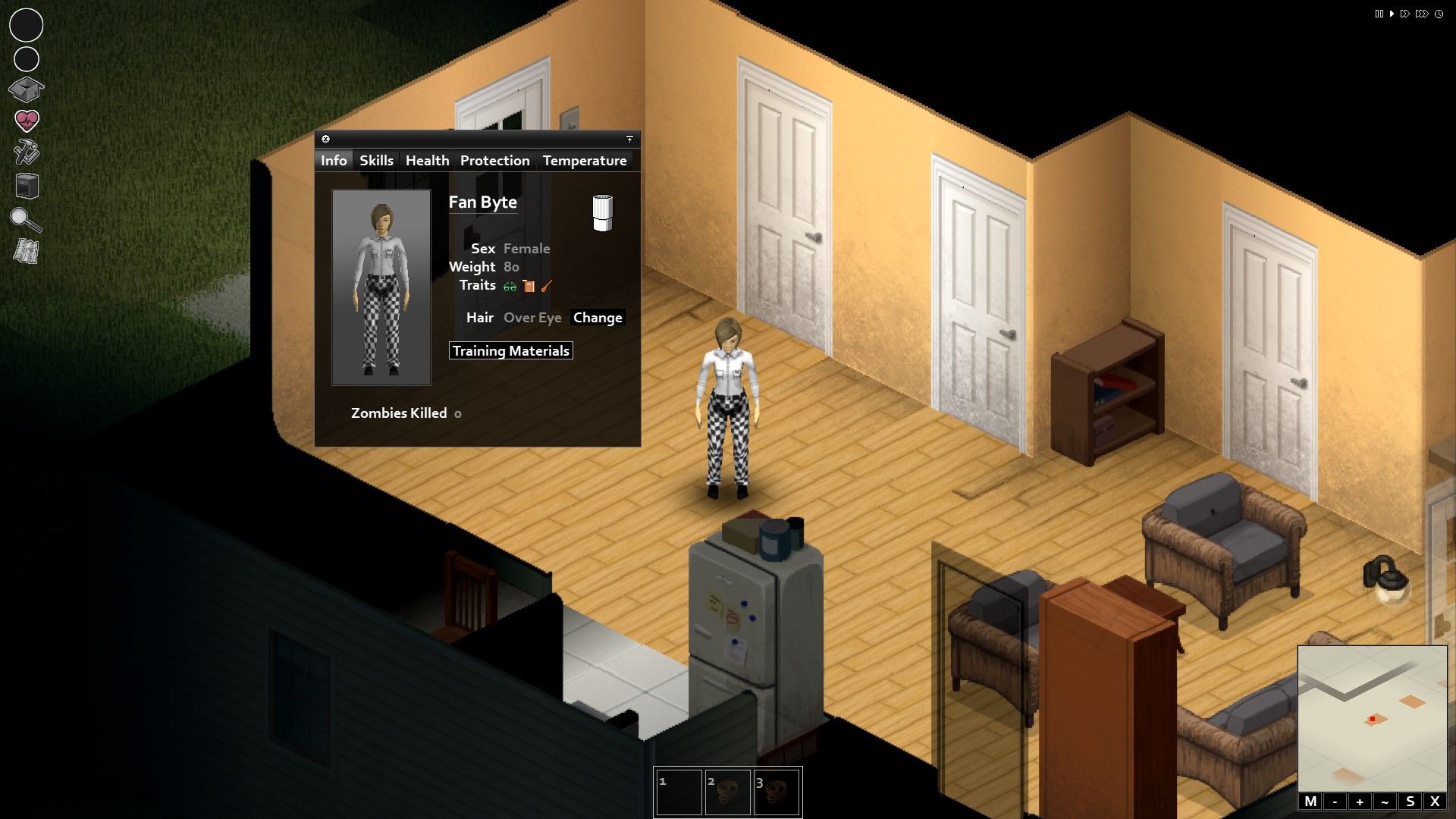The width and height of the screenshot is (1456, 819).
Task: Close the character info window
Action: 325,139
